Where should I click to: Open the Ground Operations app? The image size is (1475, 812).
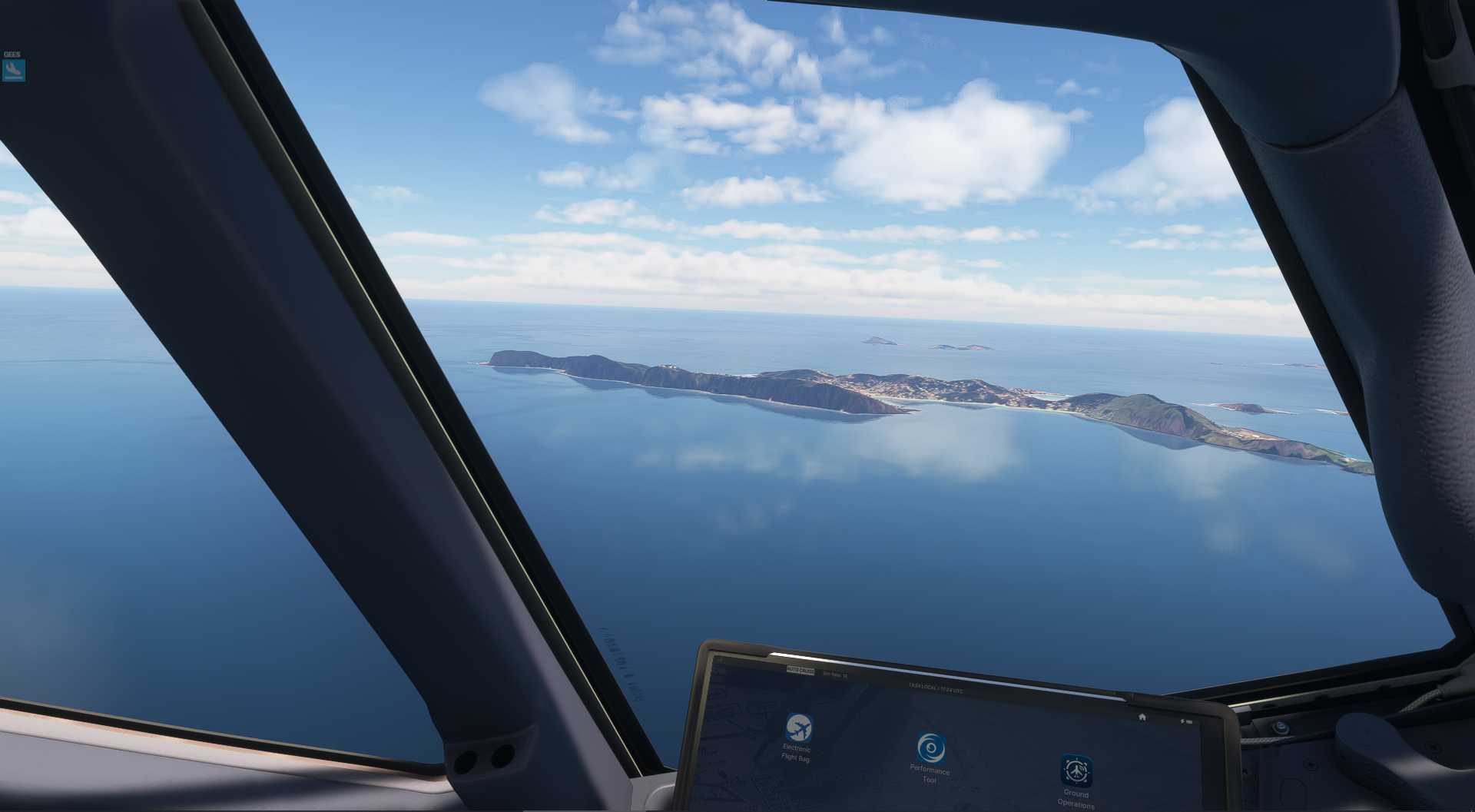pyautogui.click(x=1076, y=771)
